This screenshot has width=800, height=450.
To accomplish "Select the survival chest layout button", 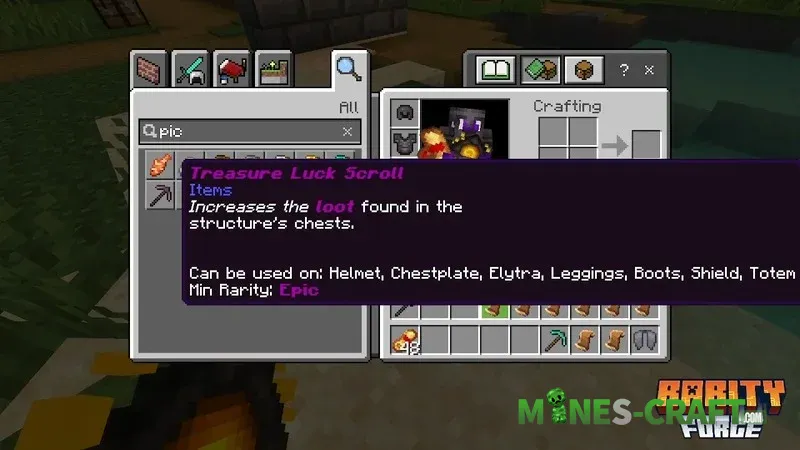I will 583,70.
